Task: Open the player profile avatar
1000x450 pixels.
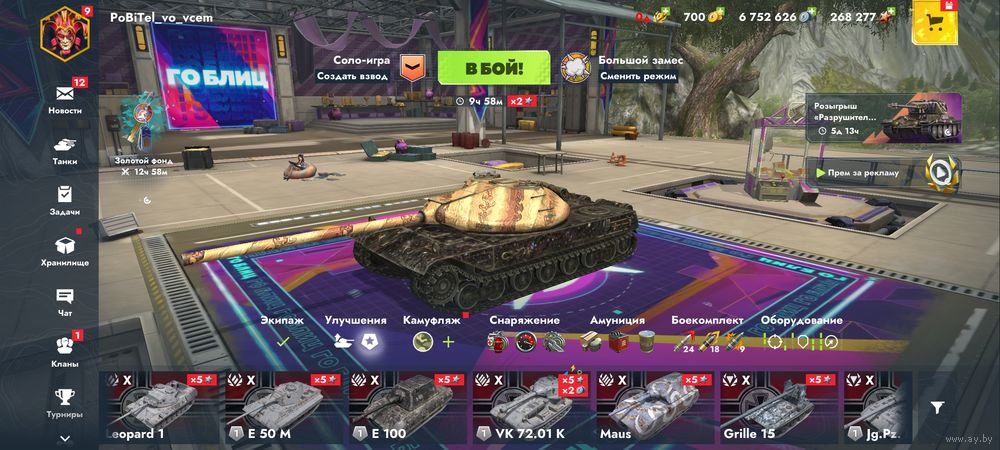Action: click(64, 32)
